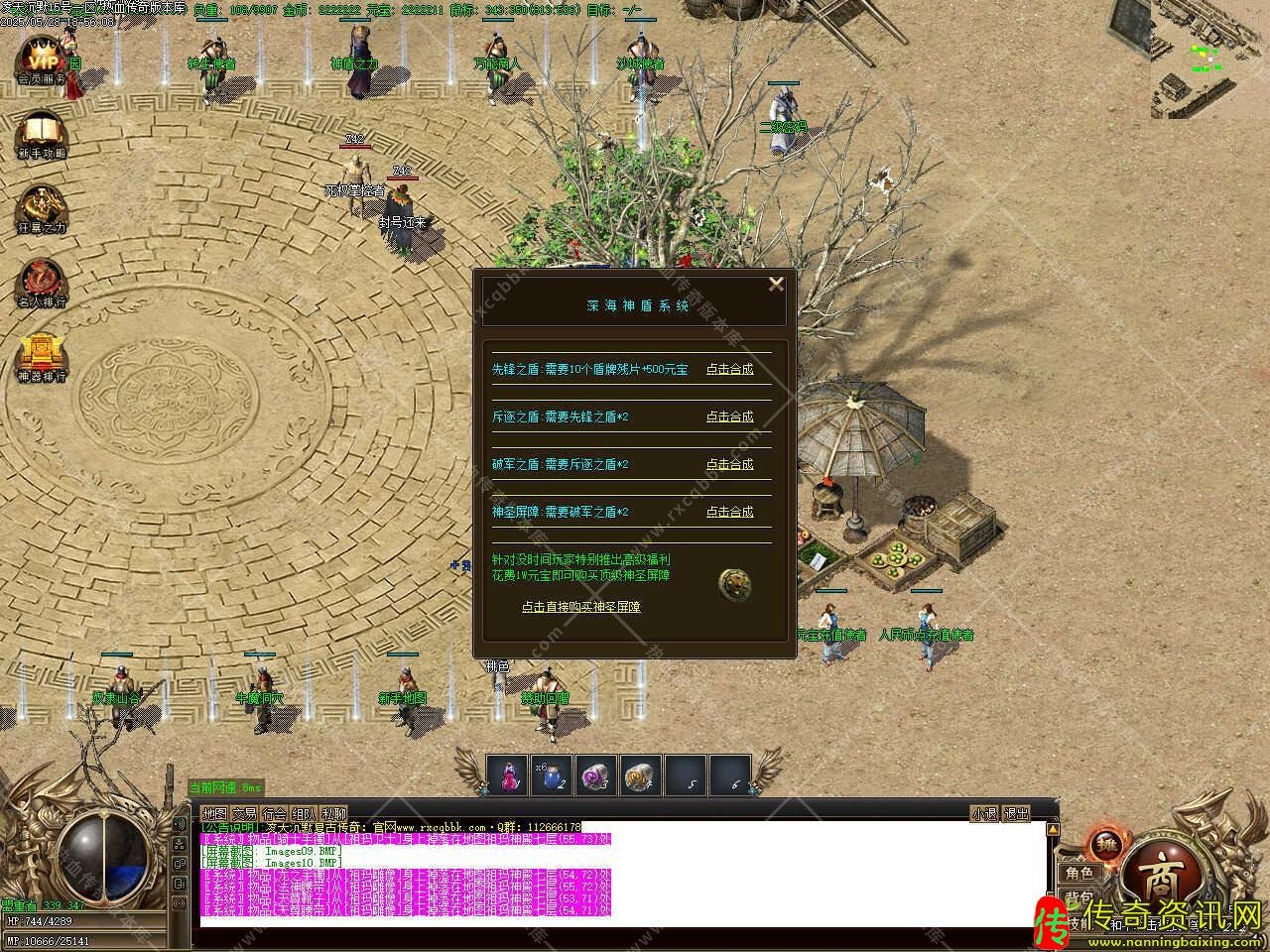
Task: Switch chat to the 行会 tab
Action: pos(275,813)
